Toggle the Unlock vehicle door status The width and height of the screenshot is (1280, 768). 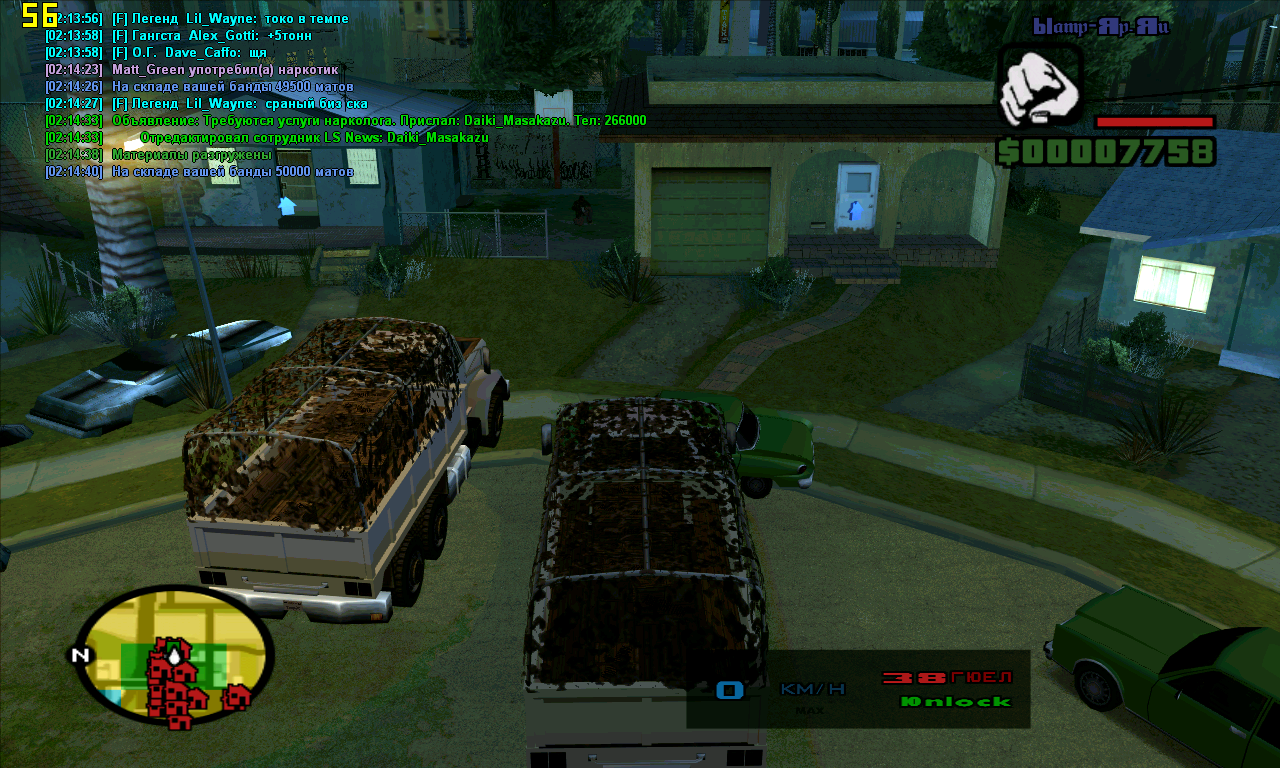click(x=955, y=702)
